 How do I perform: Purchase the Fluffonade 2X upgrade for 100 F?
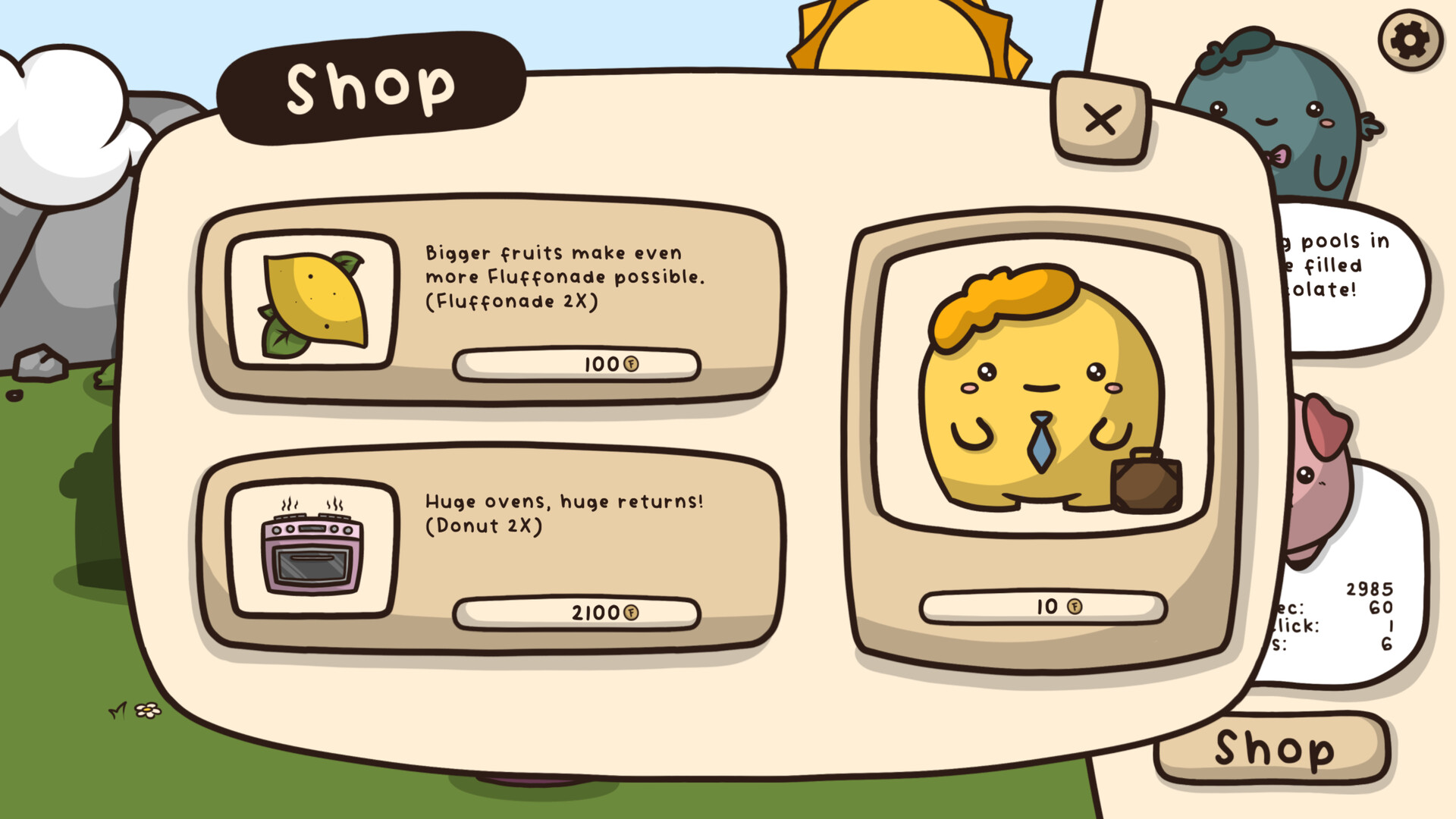576,364
